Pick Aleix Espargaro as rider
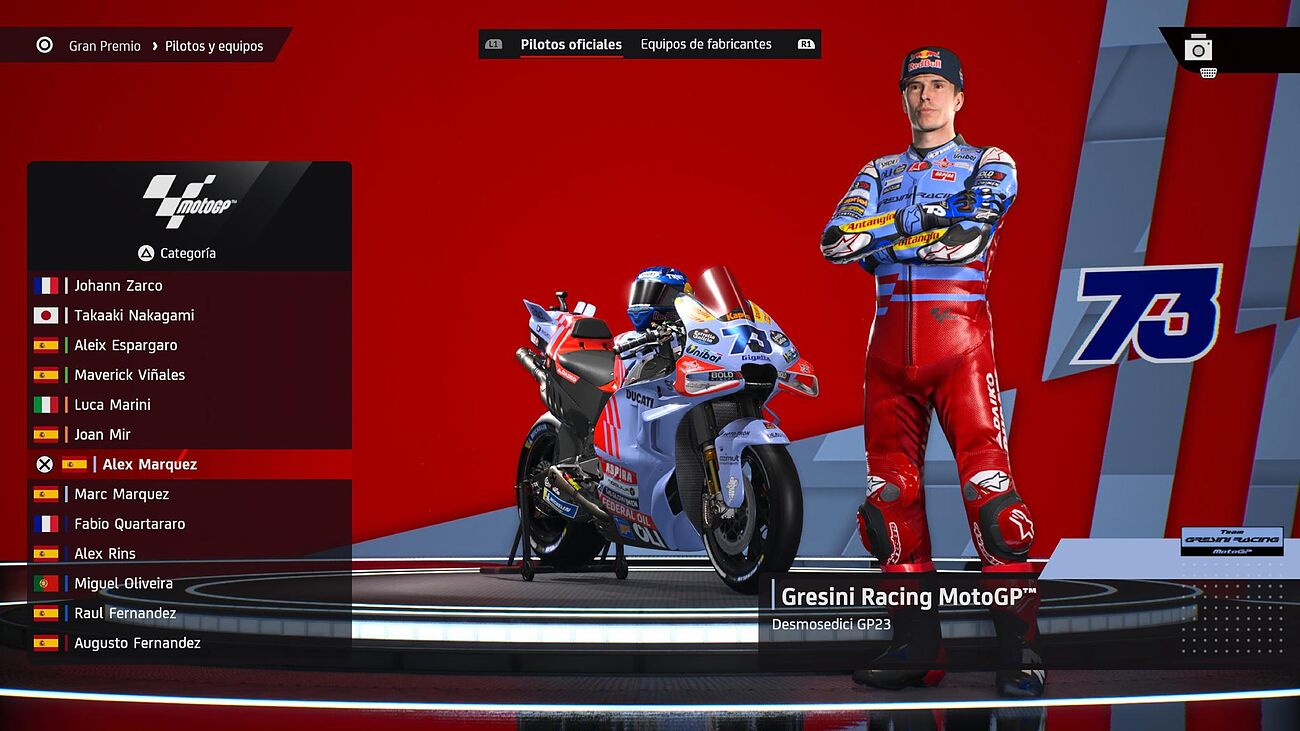Screen dimensions: 1300x731 point(125,346)
